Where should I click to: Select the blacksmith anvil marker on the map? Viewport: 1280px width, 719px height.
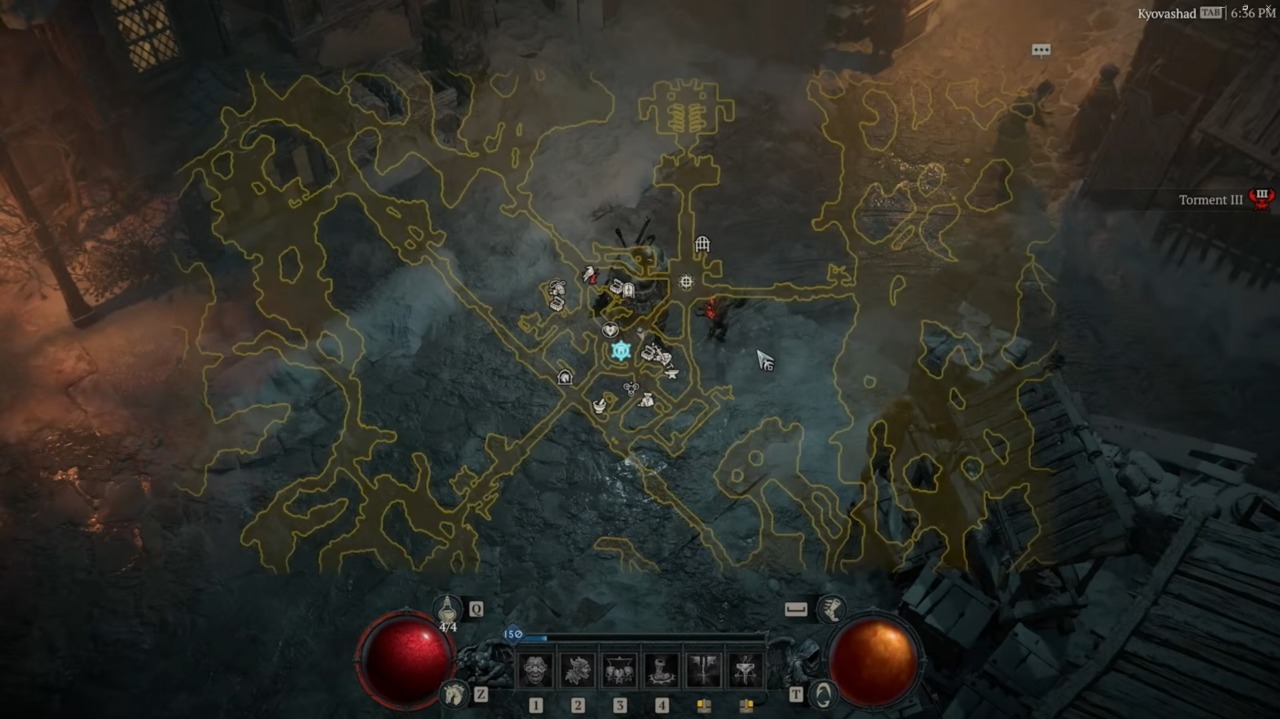[671, 373]
